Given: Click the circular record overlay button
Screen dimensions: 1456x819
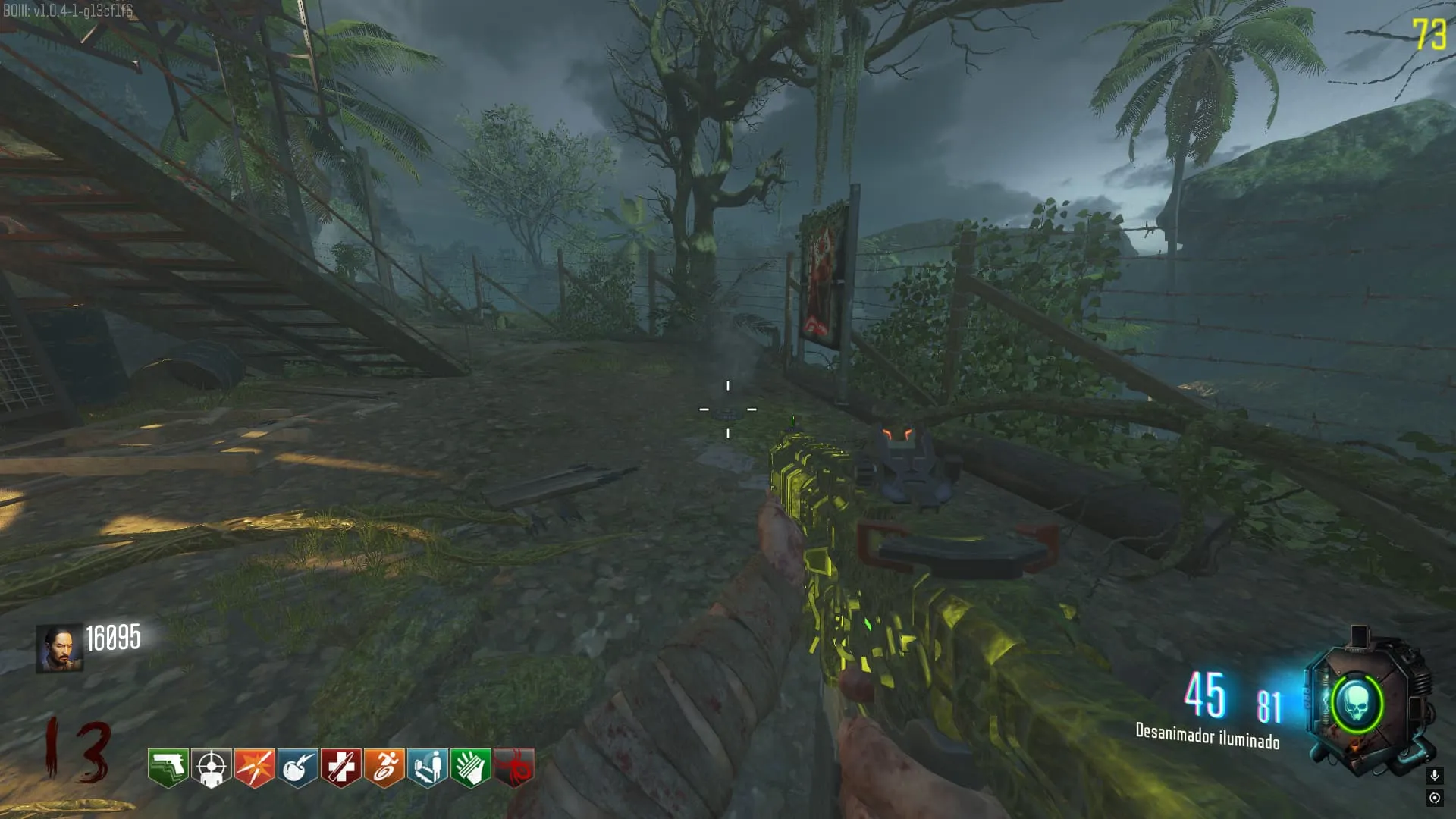Looking at the screenshot, I should click(1434, 797).
